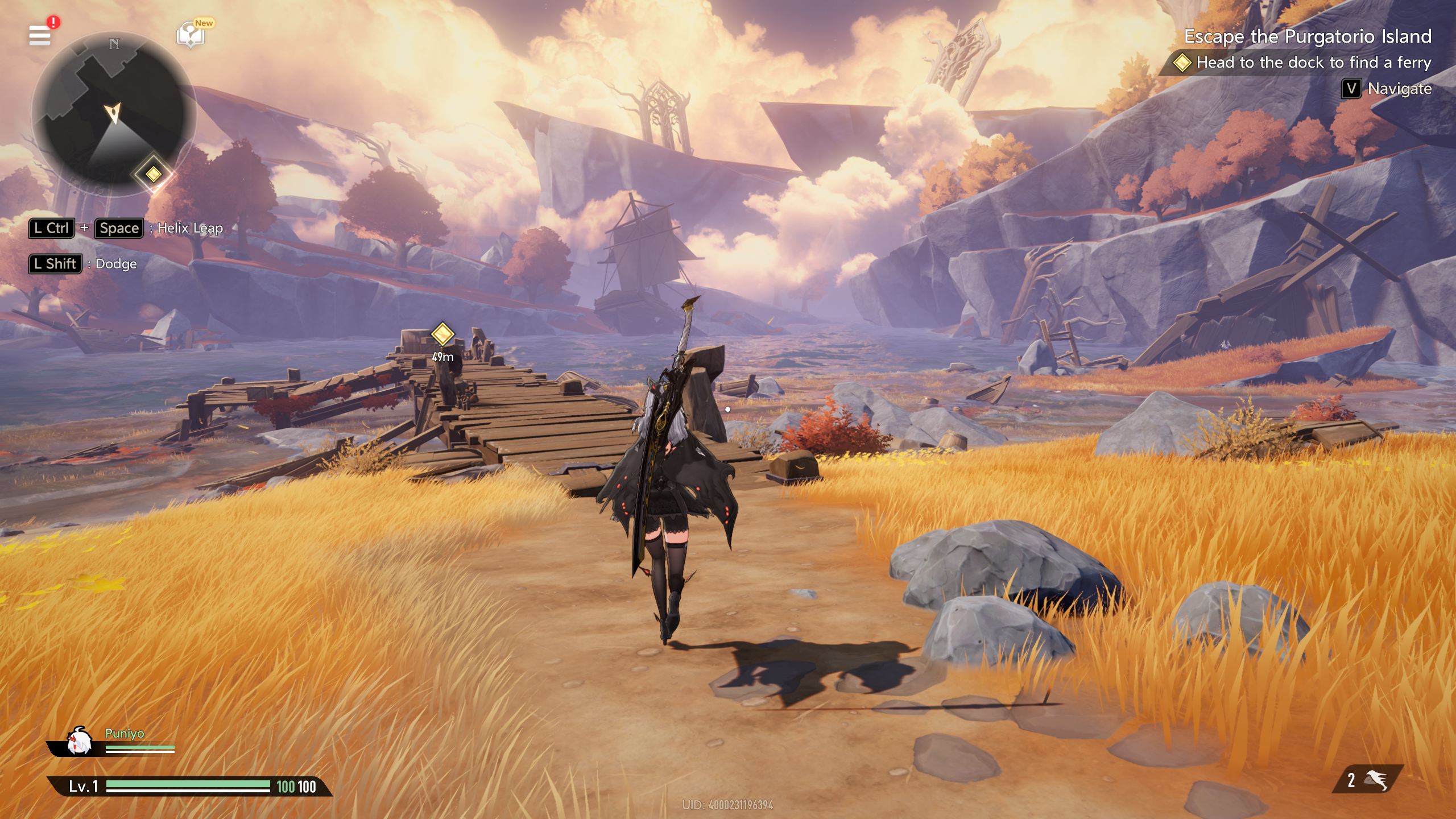
Task: Open the circular minimap
Action: pyautogui.click(x=113, y=113)
